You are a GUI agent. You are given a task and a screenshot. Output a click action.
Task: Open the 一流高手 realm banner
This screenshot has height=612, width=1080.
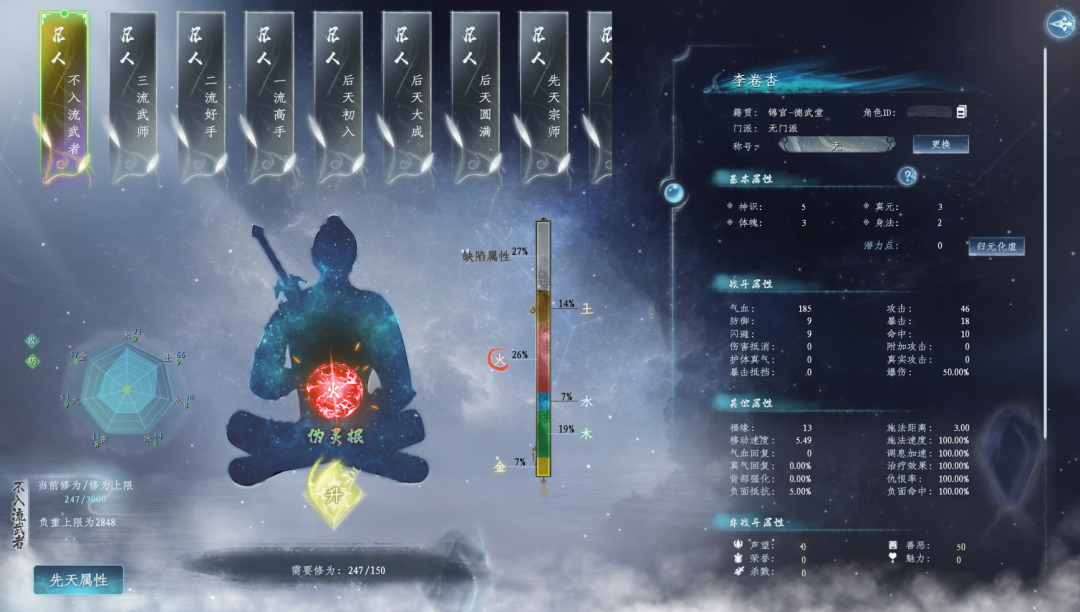pos(269,97)
